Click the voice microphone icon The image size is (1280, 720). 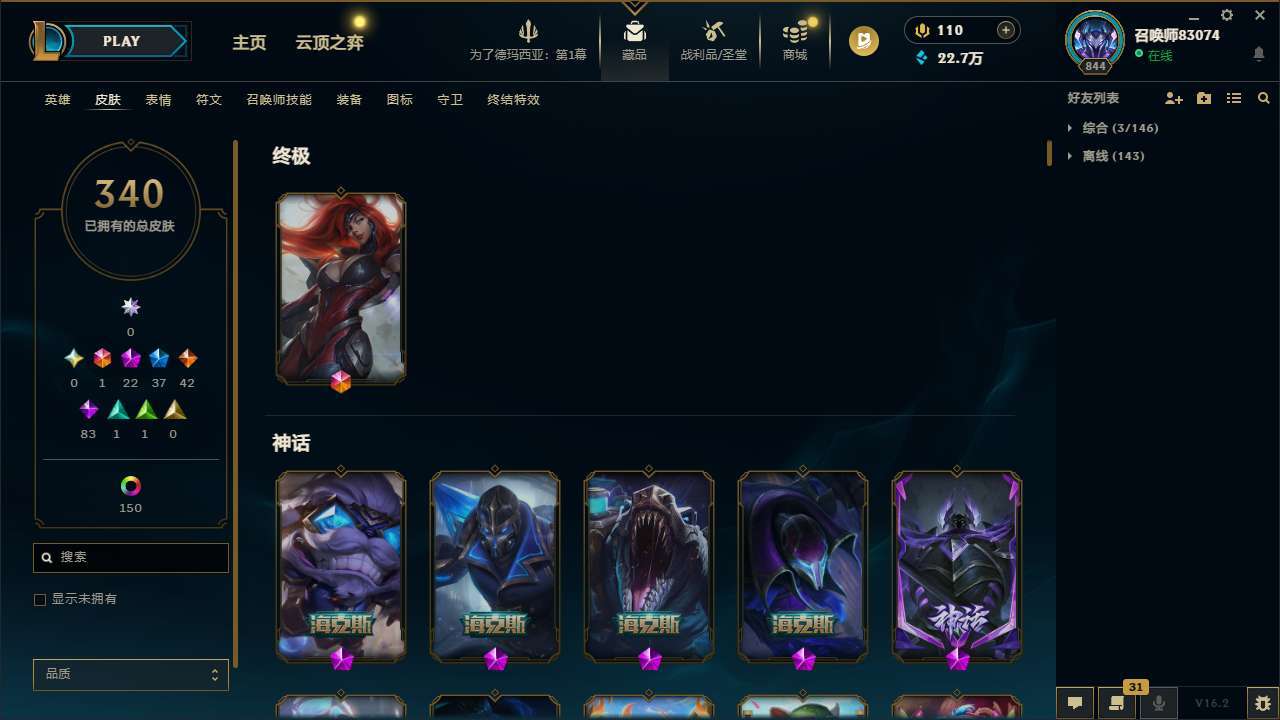[x=1158, y=701]
